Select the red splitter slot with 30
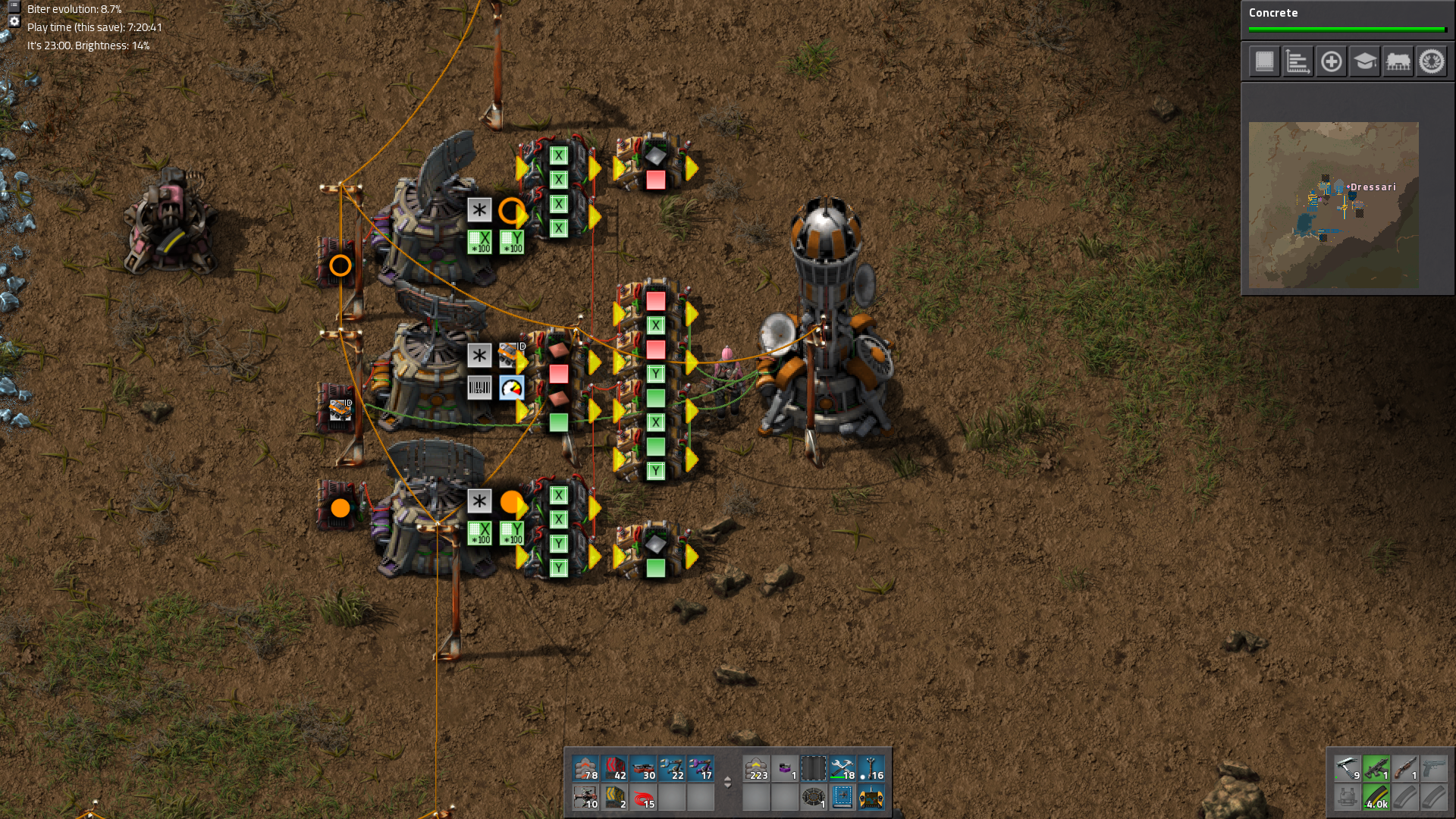The width and height of the screenshot is (1456, 819). click(643, 768)
